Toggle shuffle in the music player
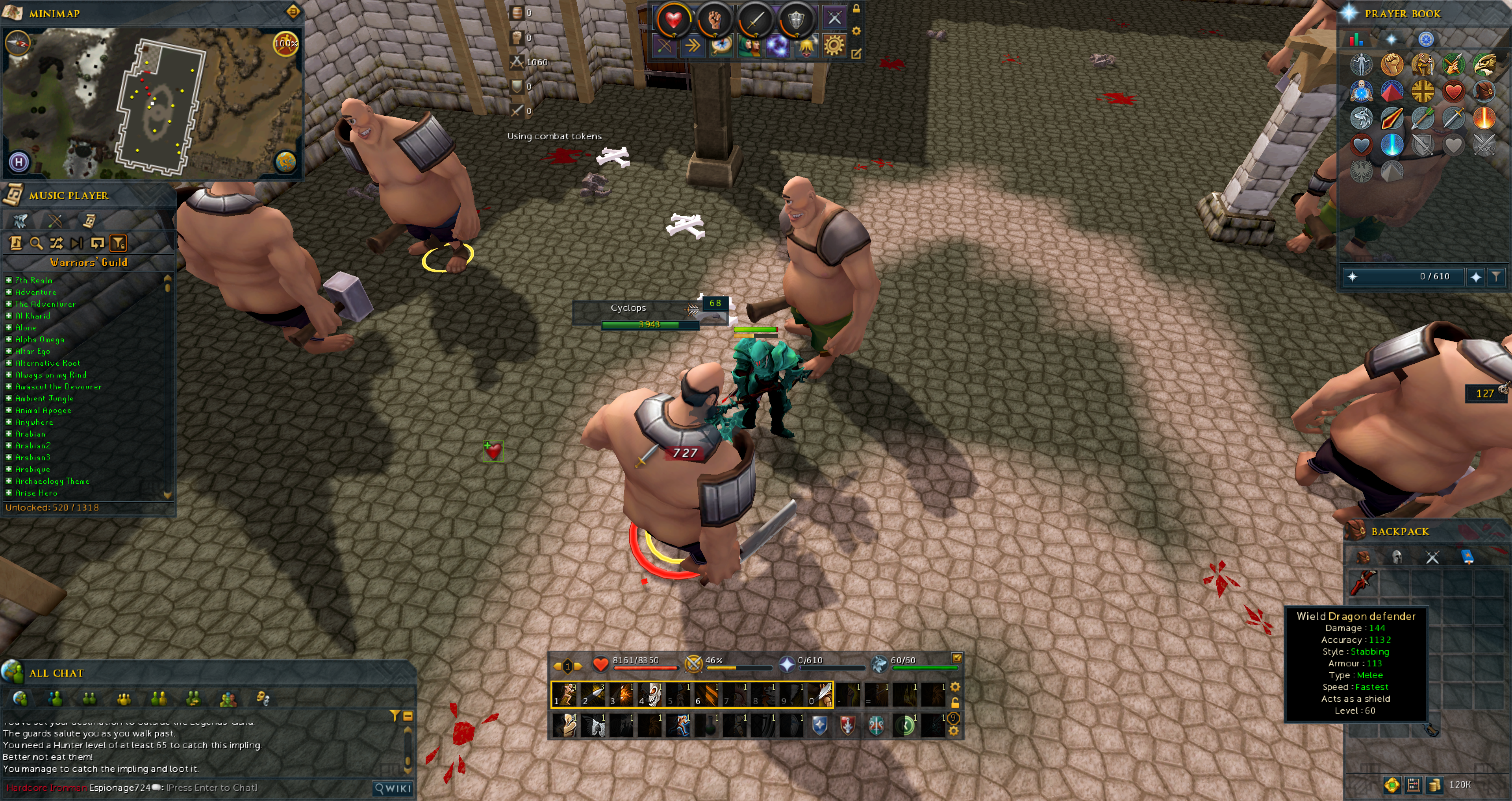Viewport: 1512px width, 801px height. click(56, 243)
